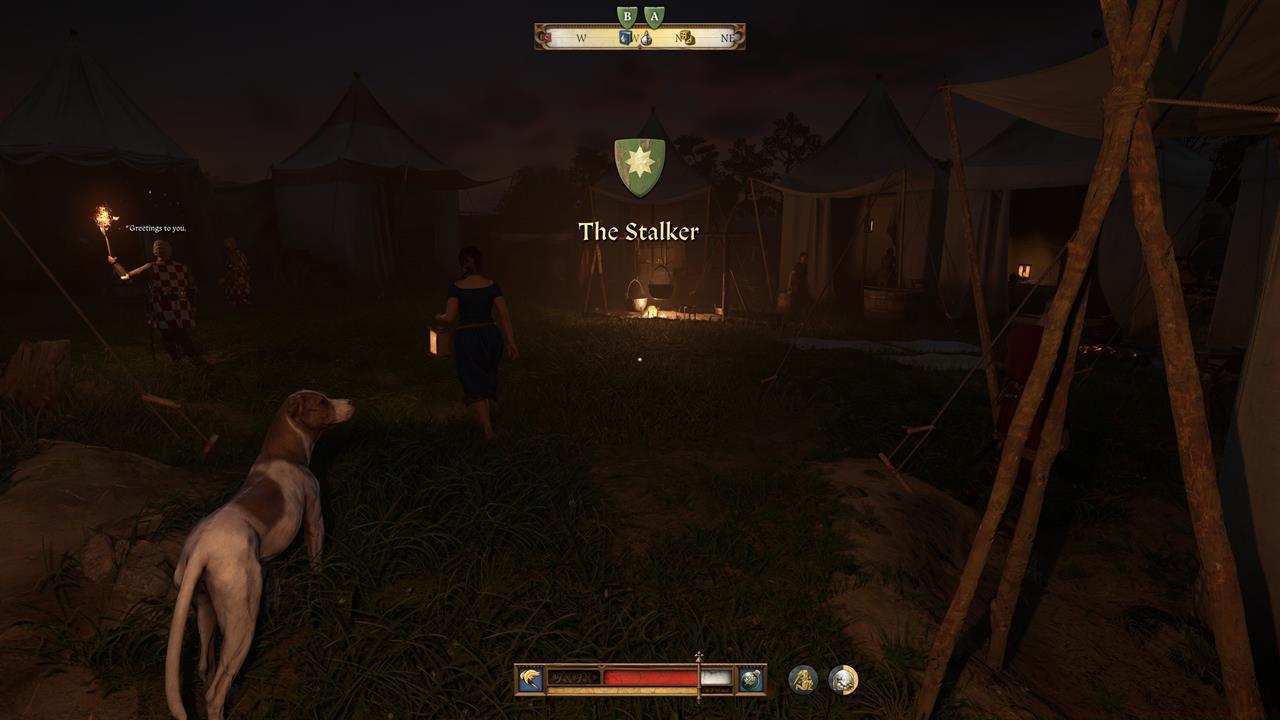Toggle quest marker B on the compass
1280x720 pixels.
[x=627, y=16]
